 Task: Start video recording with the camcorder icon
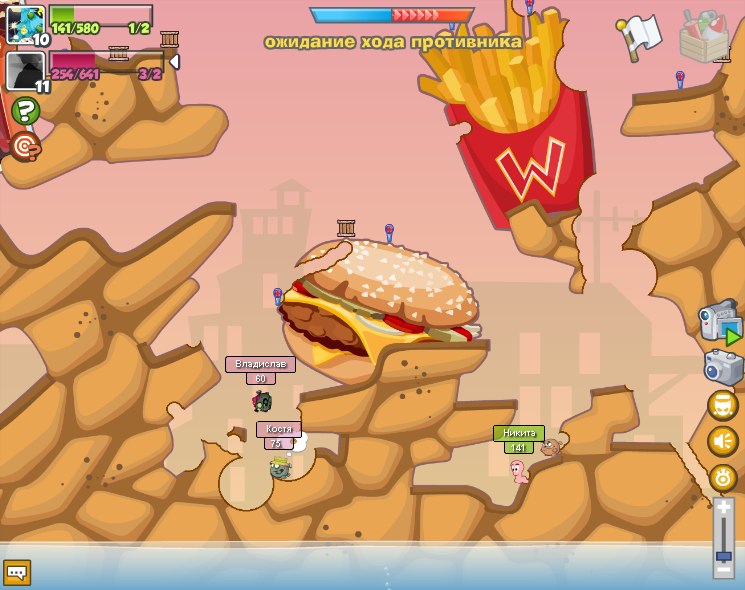pyautogui.click(x=719, y=324)
